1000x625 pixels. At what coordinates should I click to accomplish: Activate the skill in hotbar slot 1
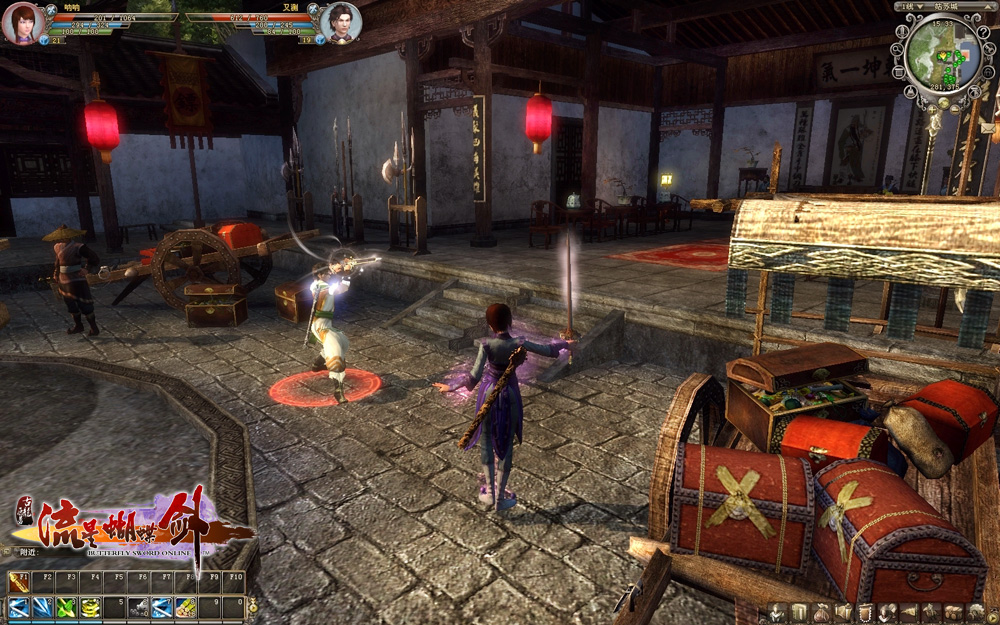click(18, 606)
